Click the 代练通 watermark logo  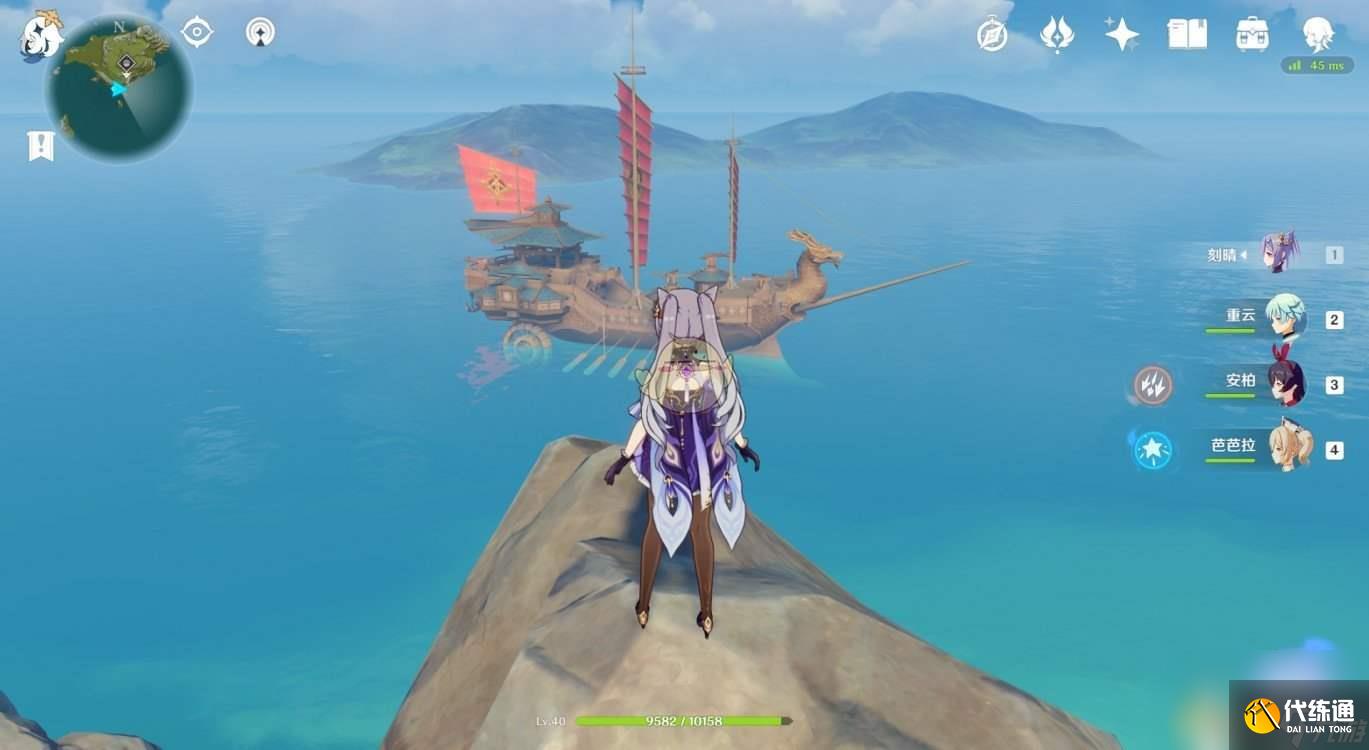[1299, 715]
